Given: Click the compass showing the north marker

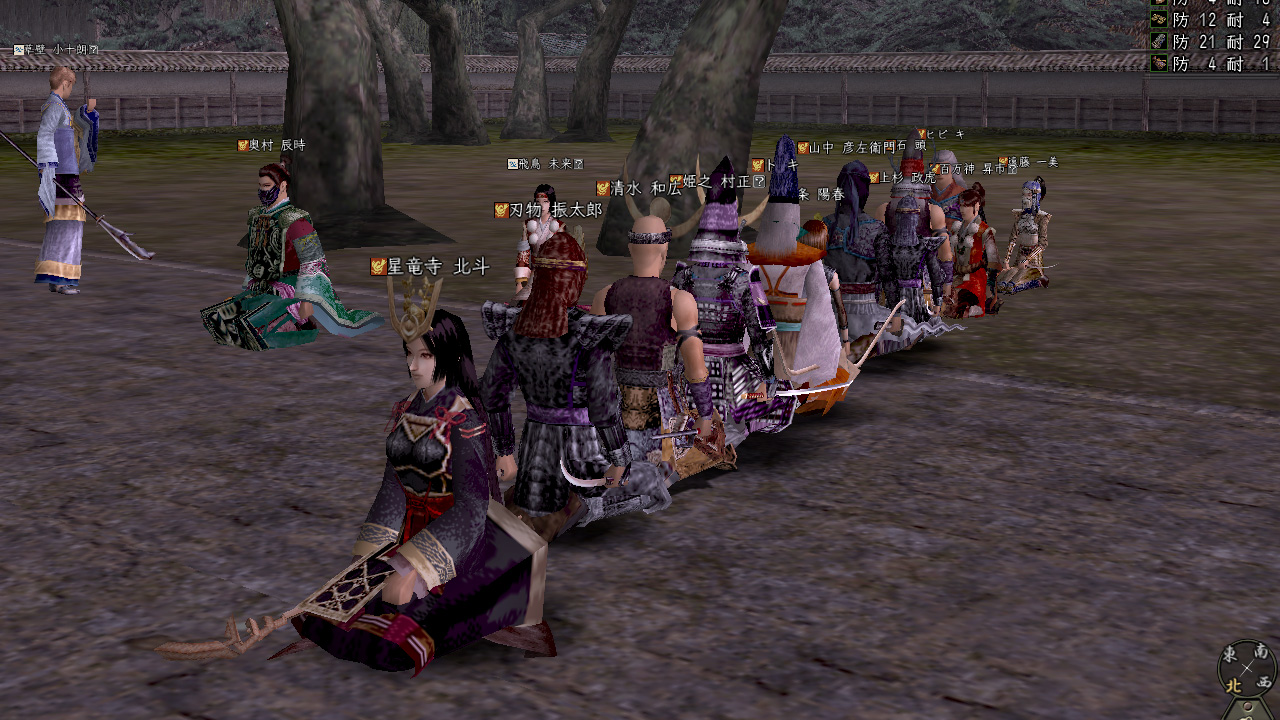Looking at the screenshot, I should [x=1247, y=667].
